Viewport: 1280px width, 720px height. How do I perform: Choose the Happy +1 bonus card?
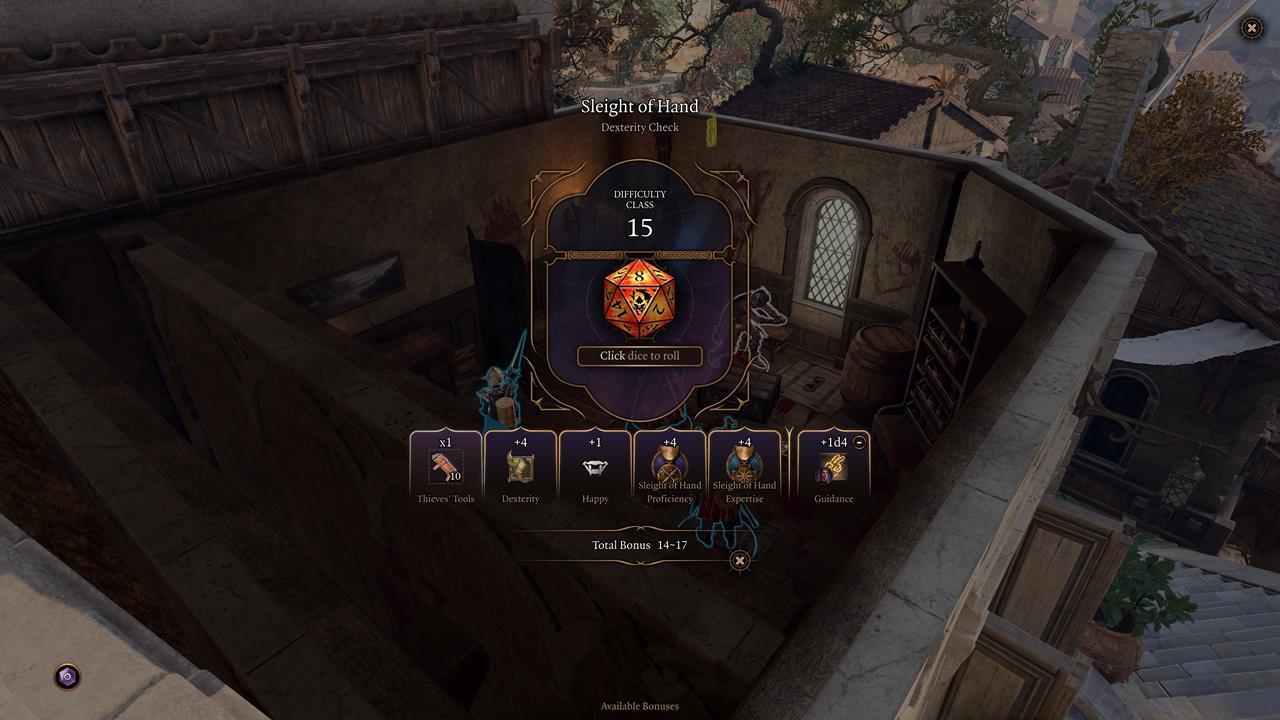click(595, 467)
